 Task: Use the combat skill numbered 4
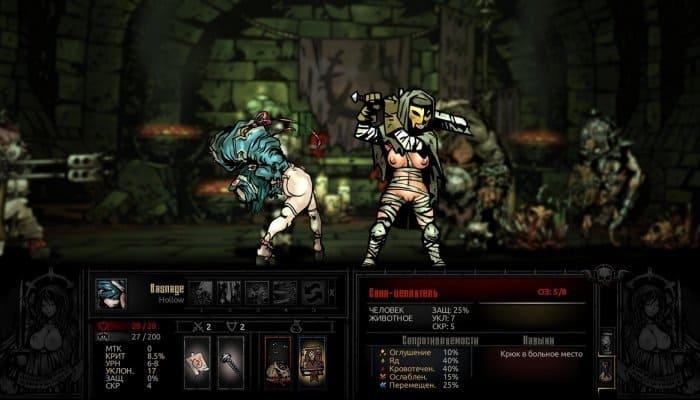point(285,291)
